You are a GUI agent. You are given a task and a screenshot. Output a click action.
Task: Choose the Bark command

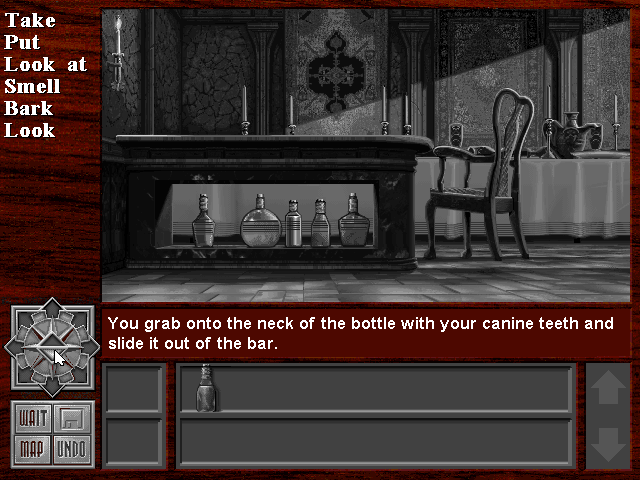[28, 108]
